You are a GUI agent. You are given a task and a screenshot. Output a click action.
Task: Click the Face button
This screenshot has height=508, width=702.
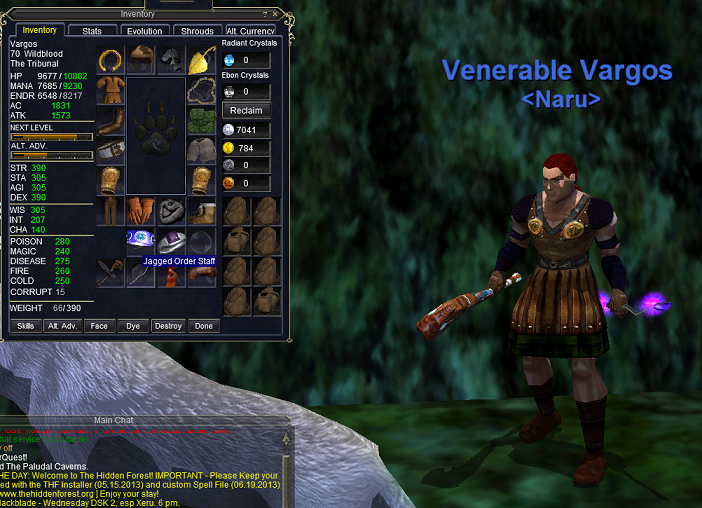pos(98,326)
